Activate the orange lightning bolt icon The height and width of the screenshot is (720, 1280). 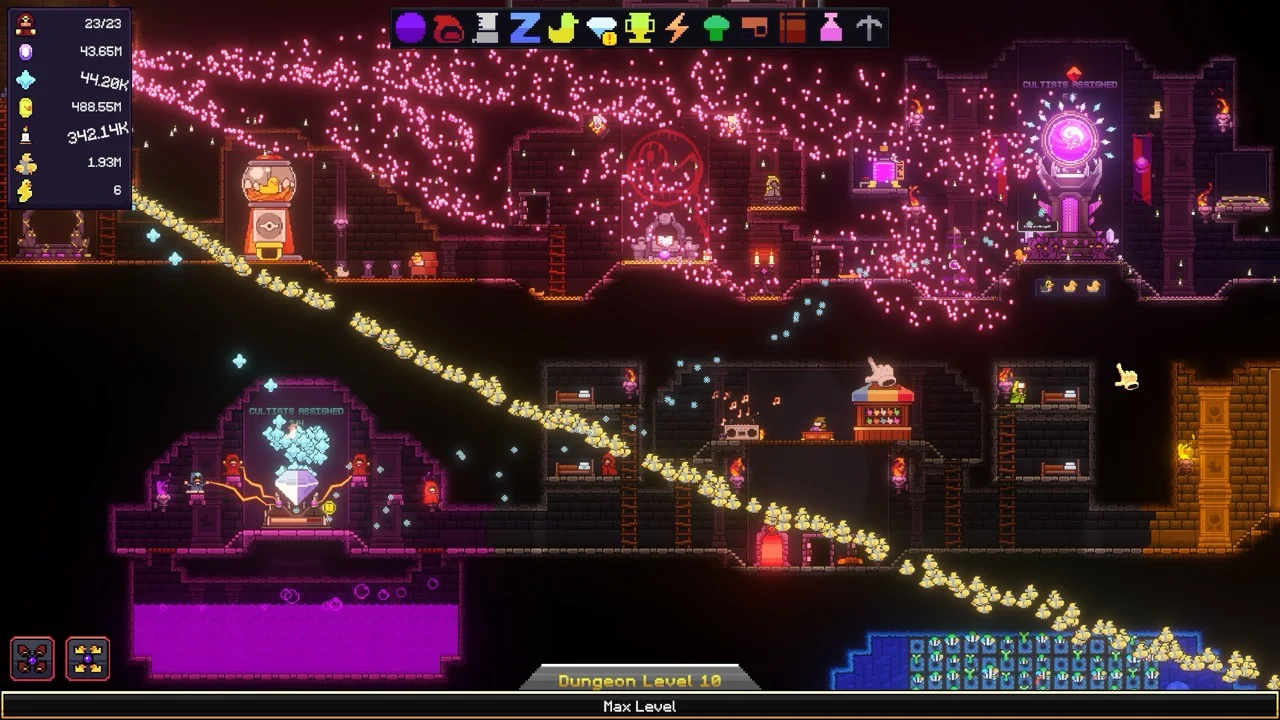click(677, 28)
